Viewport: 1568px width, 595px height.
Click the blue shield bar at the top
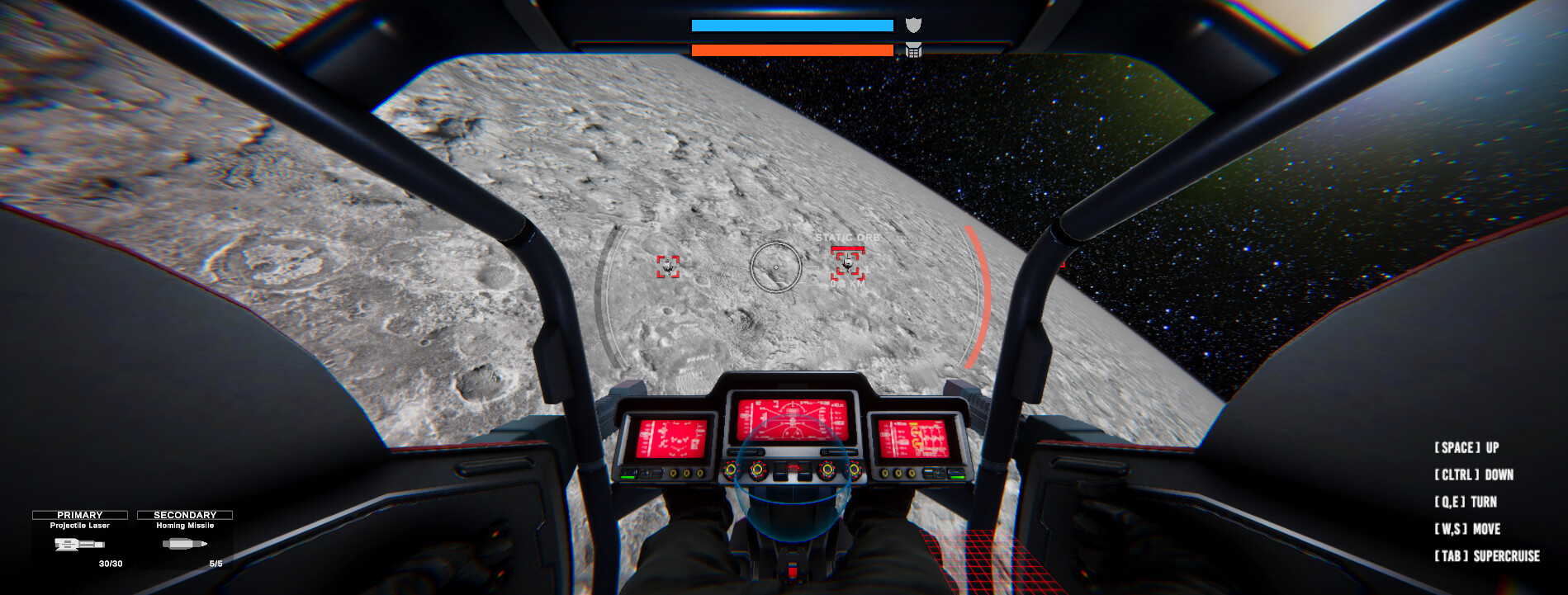coord(791,25)
